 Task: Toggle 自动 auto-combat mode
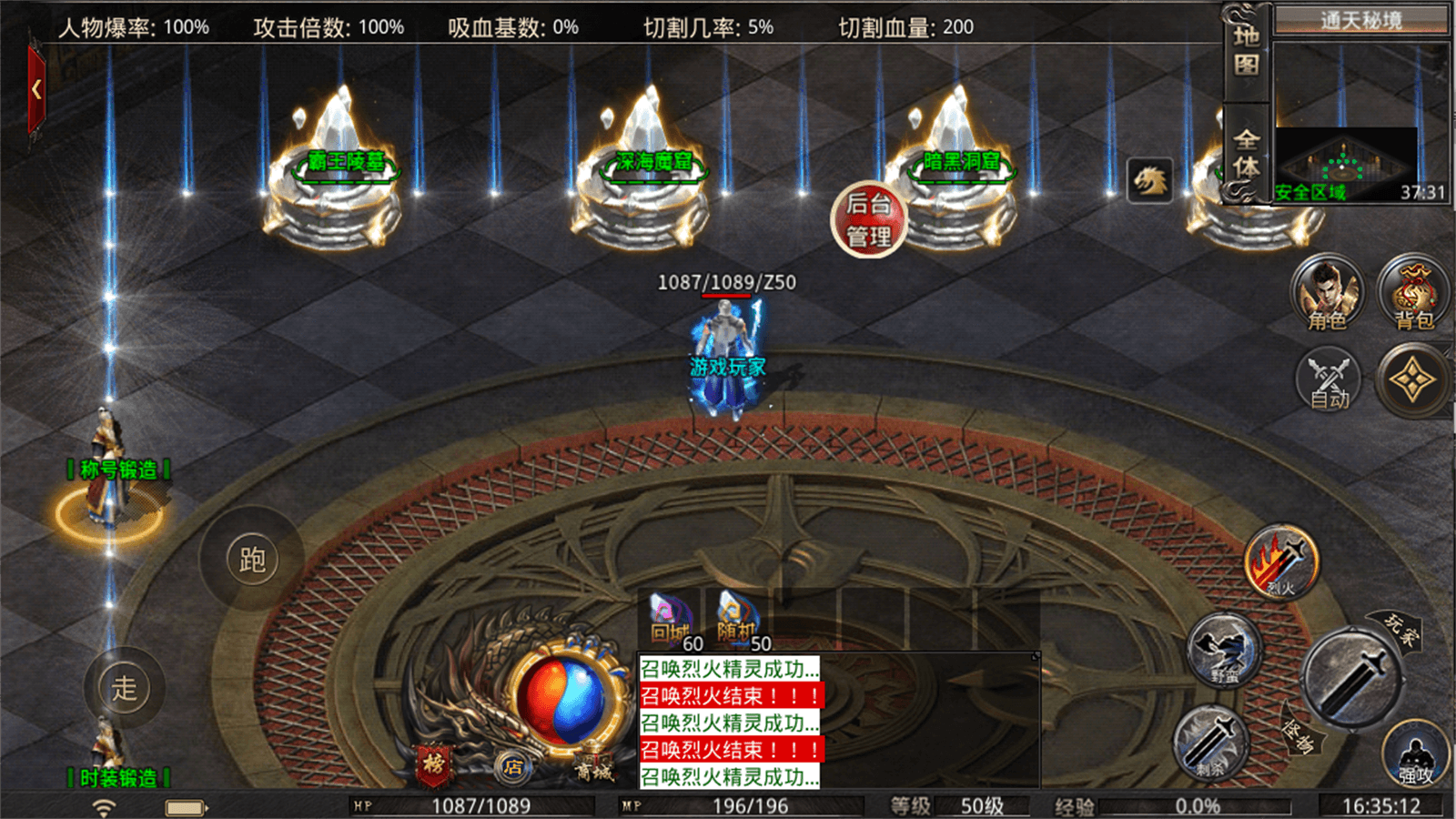[x=1326, y=382]
